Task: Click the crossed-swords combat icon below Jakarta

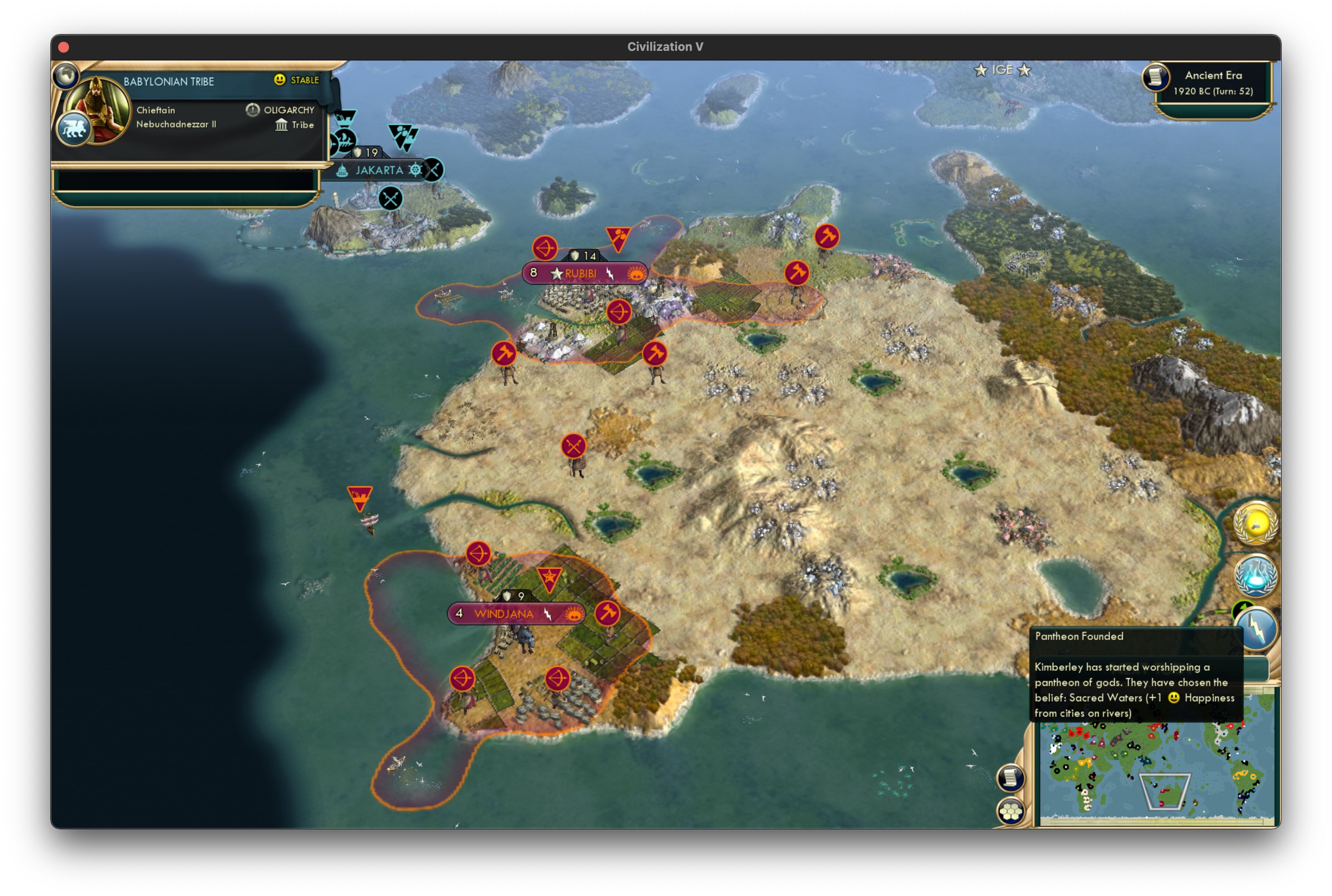Action: pos(391,199)
